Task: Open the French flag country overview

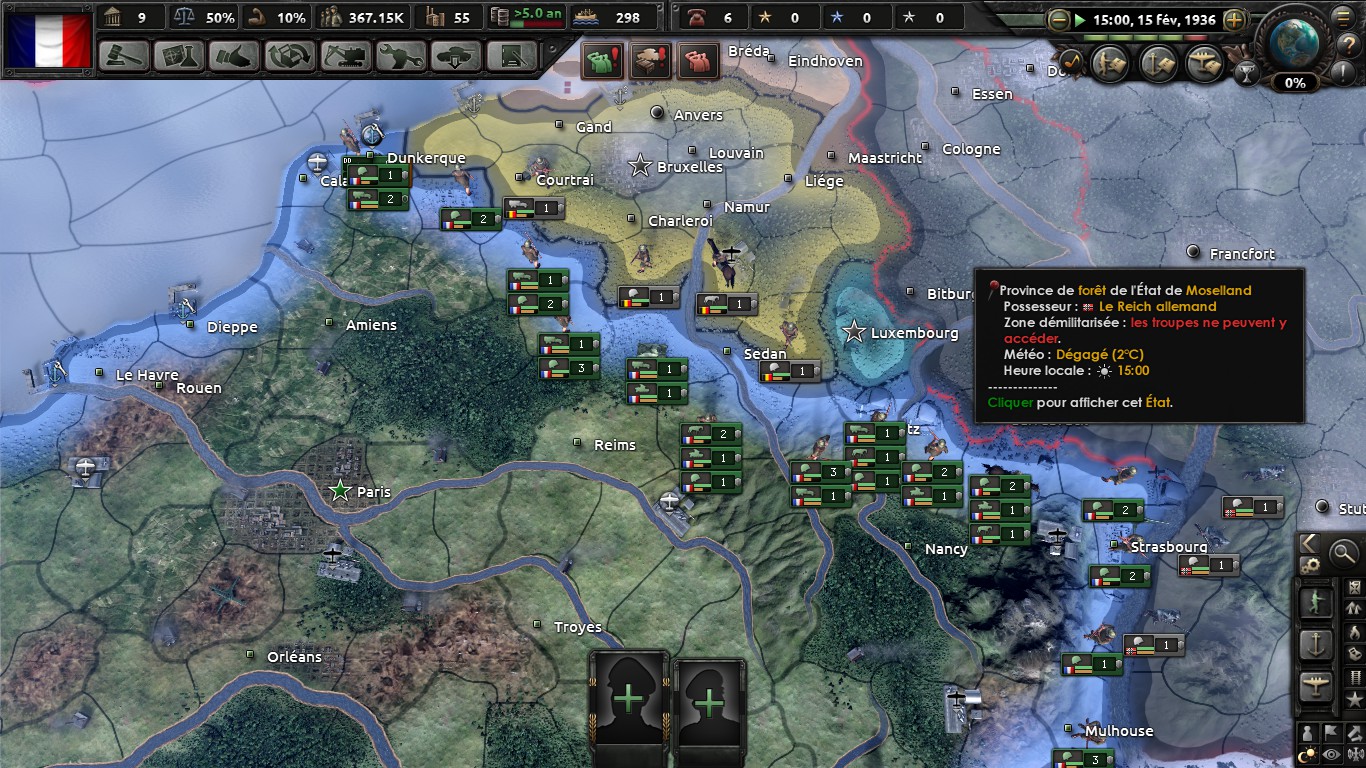Action: click(49, 41)
